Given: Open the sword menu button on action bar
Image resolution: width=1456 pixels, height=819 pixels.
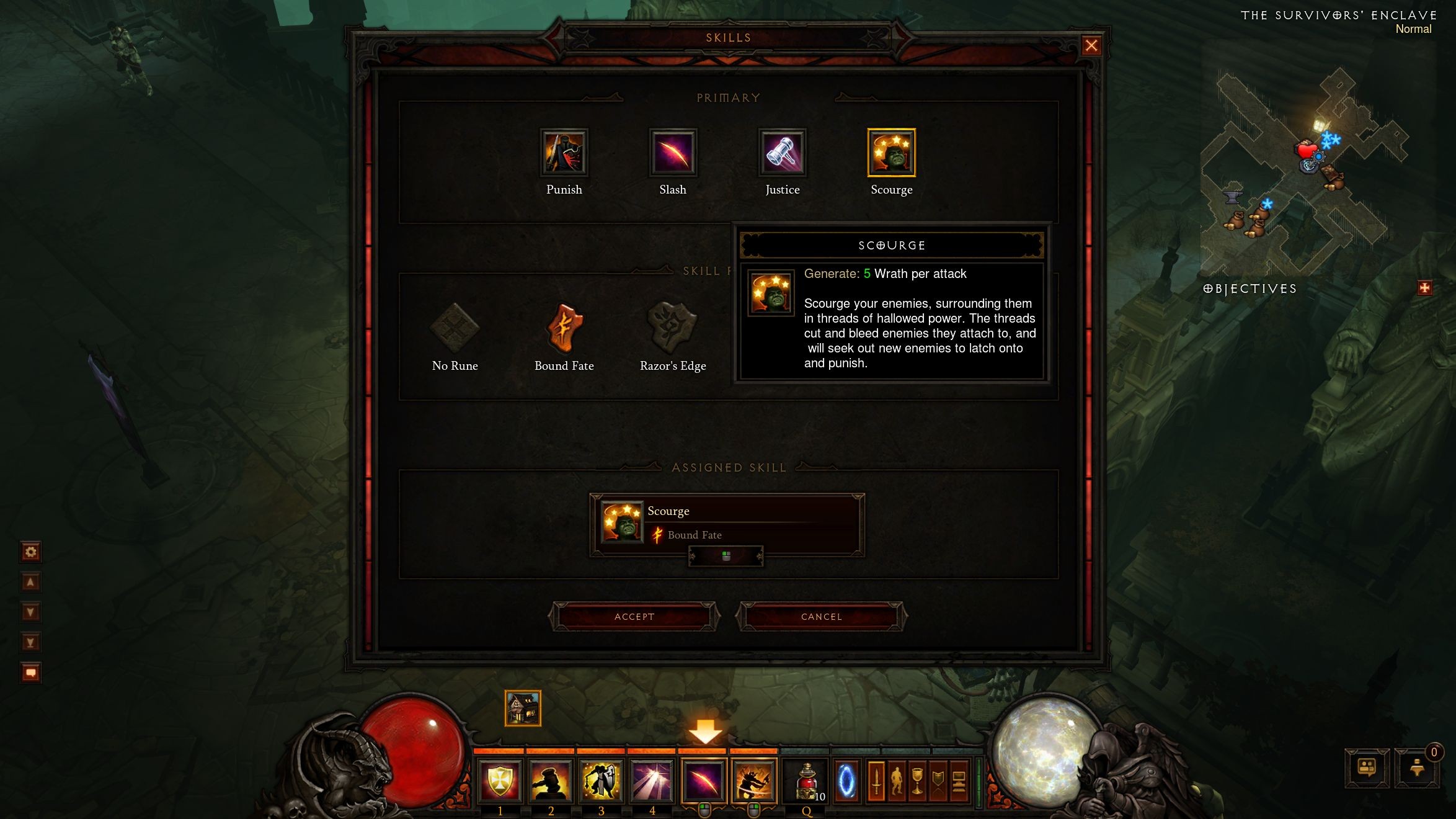Looking at the screenshot, I should (x=876, y=781).
